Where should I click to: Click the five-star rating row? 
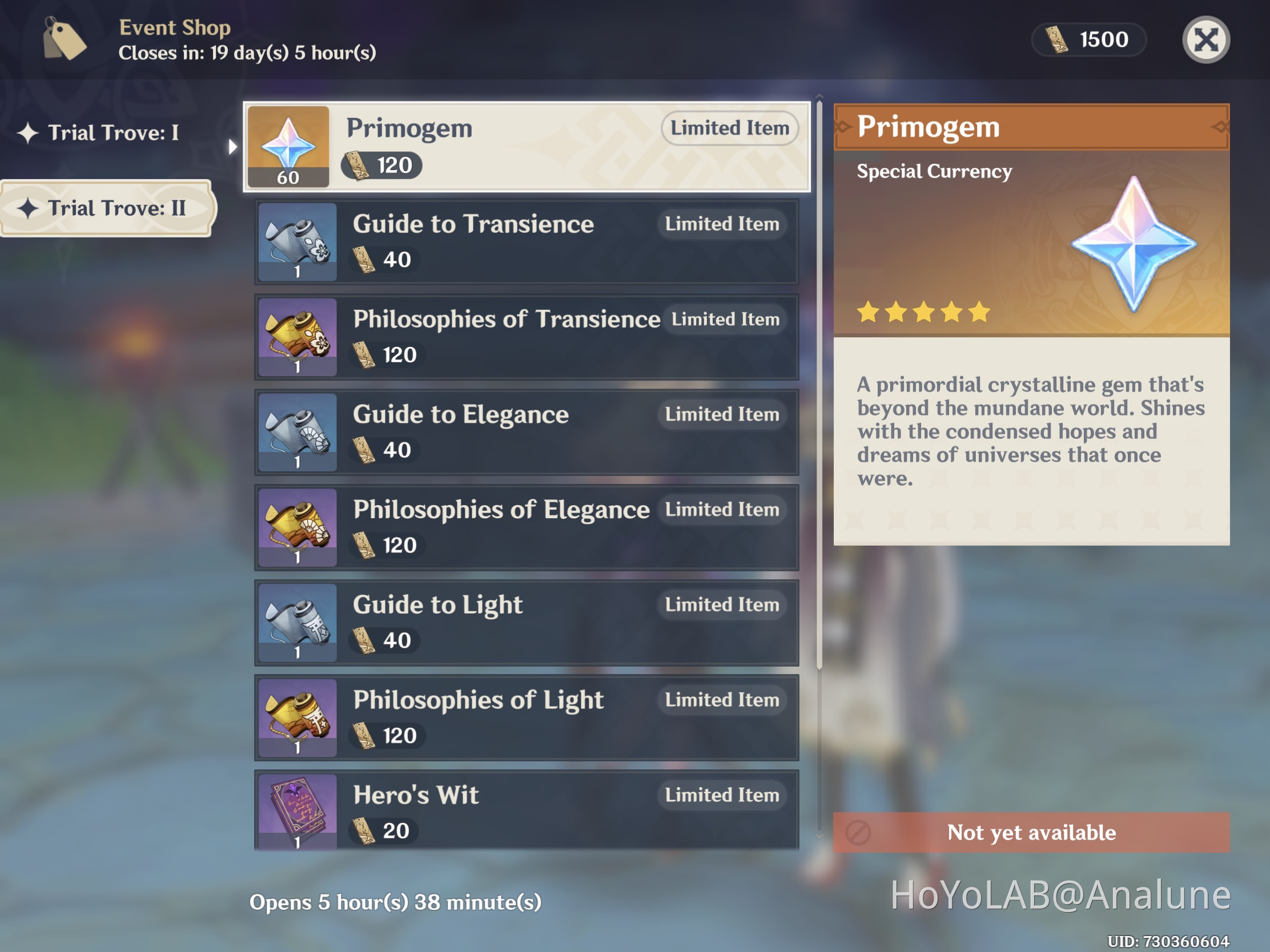923,312
